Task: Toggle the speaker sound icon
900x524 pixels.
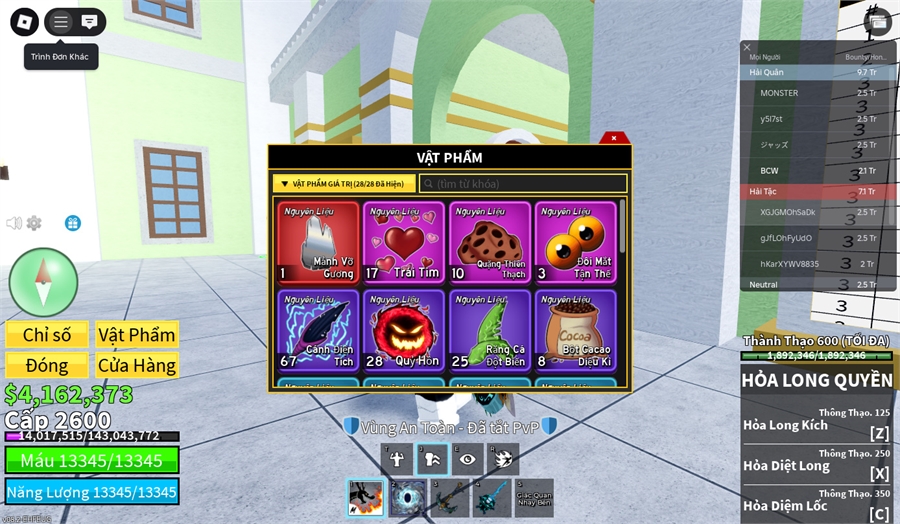Action: [14, 223]
